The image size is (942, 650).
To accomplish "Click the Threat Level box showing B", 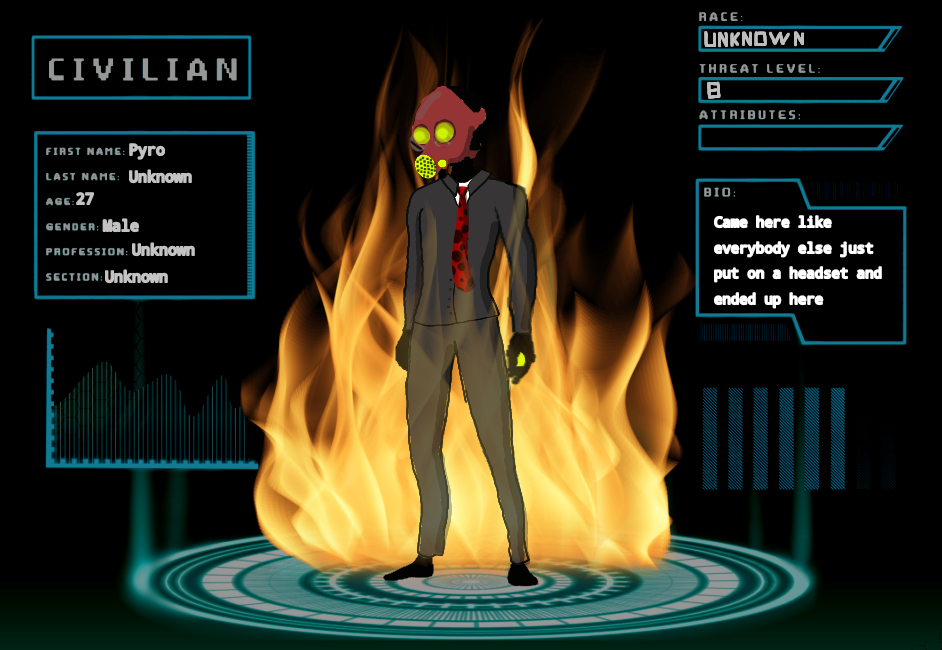I will click(792, 90).
